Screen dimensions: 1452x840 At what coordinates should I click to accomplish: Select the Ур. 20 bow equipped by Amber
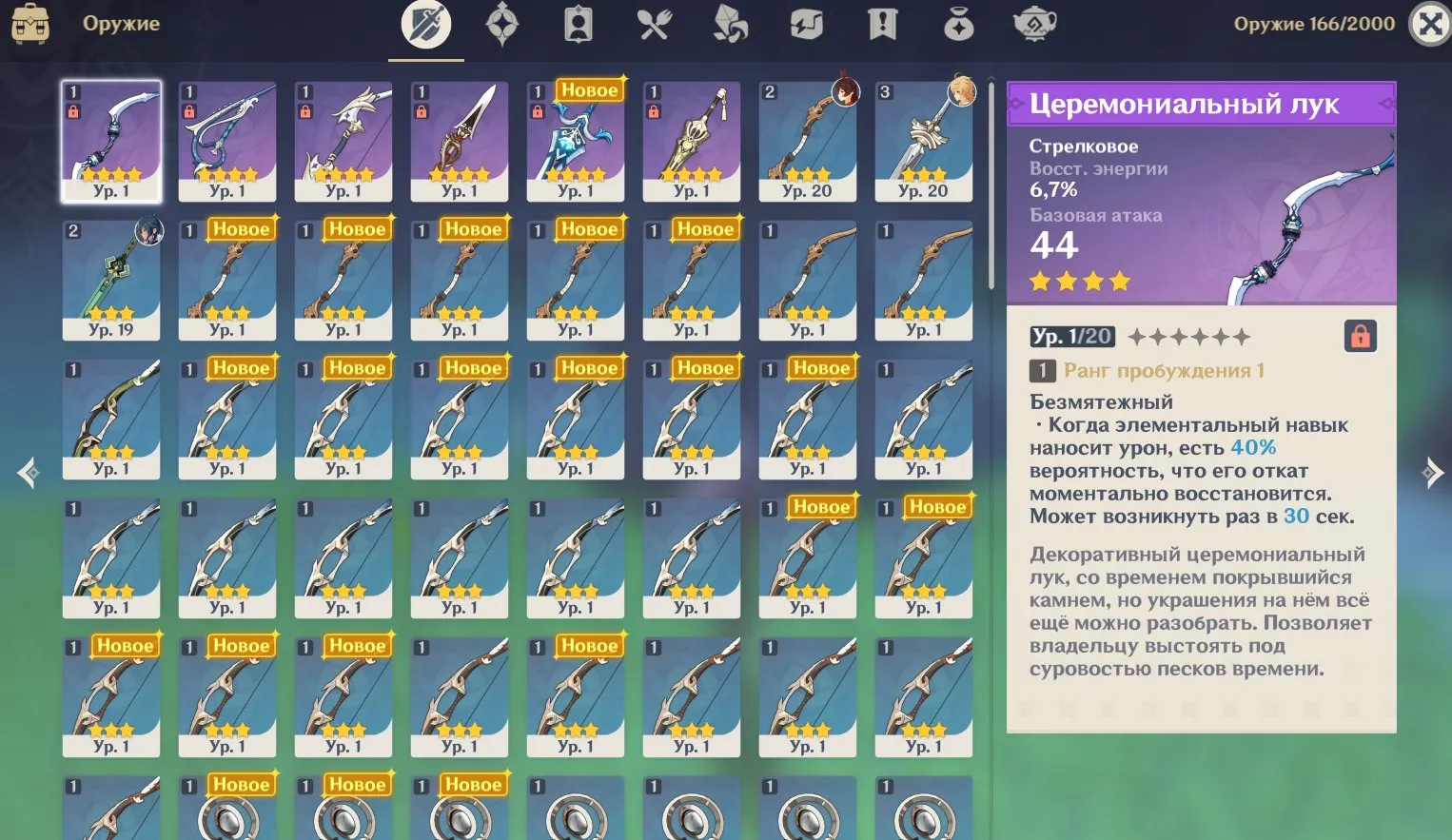coord(808,141)
